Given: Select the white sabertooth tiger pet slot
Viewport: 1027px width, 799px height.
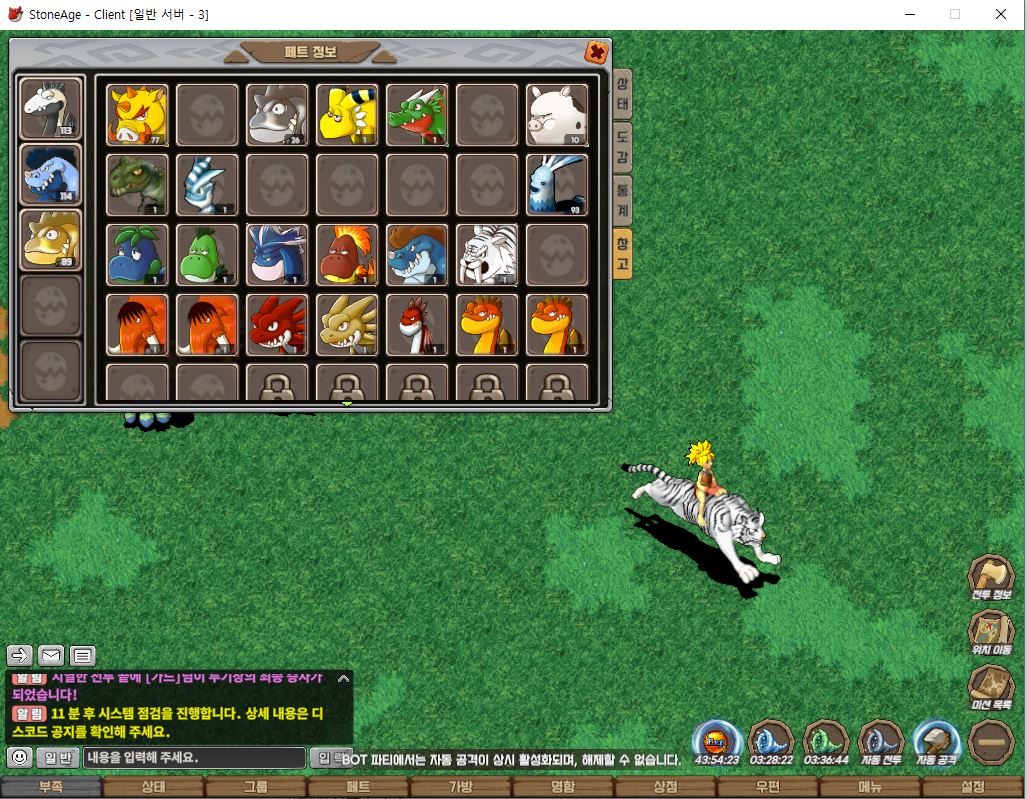Looking at the screenshot, I should 487,255.
